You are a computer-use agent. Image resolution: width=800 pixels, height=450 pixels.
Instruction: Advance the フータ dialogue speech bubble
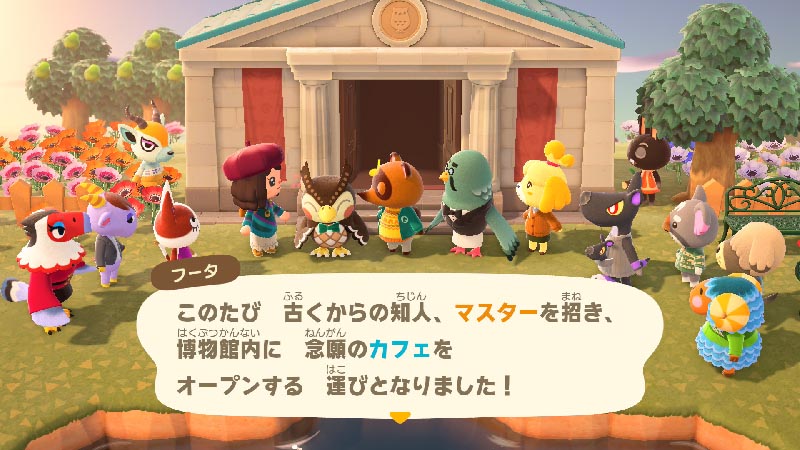click(x=400, y=345)
